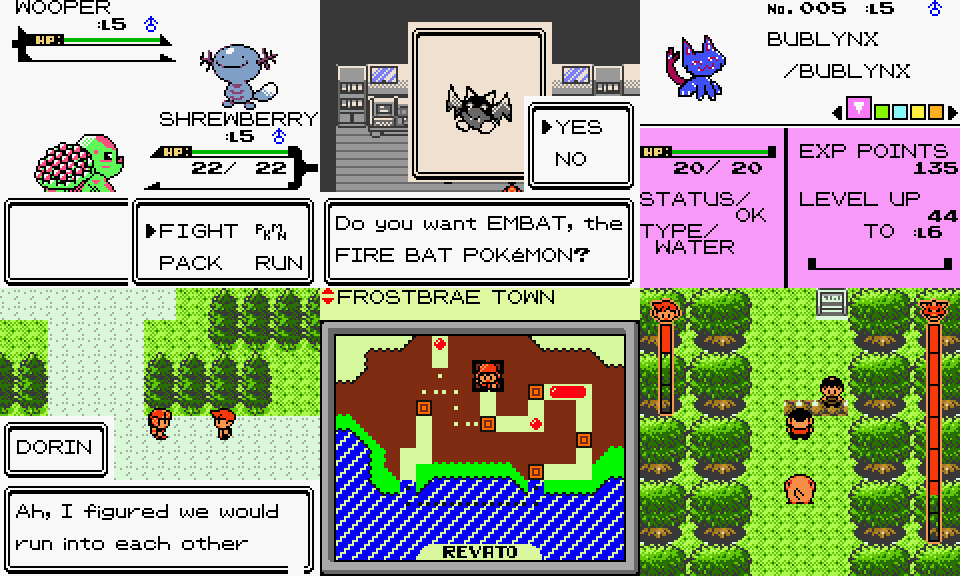The width and height of the screenshot is (960, 576).
Task: Click the REVATO region label on the map
Action: pos(480,552)
